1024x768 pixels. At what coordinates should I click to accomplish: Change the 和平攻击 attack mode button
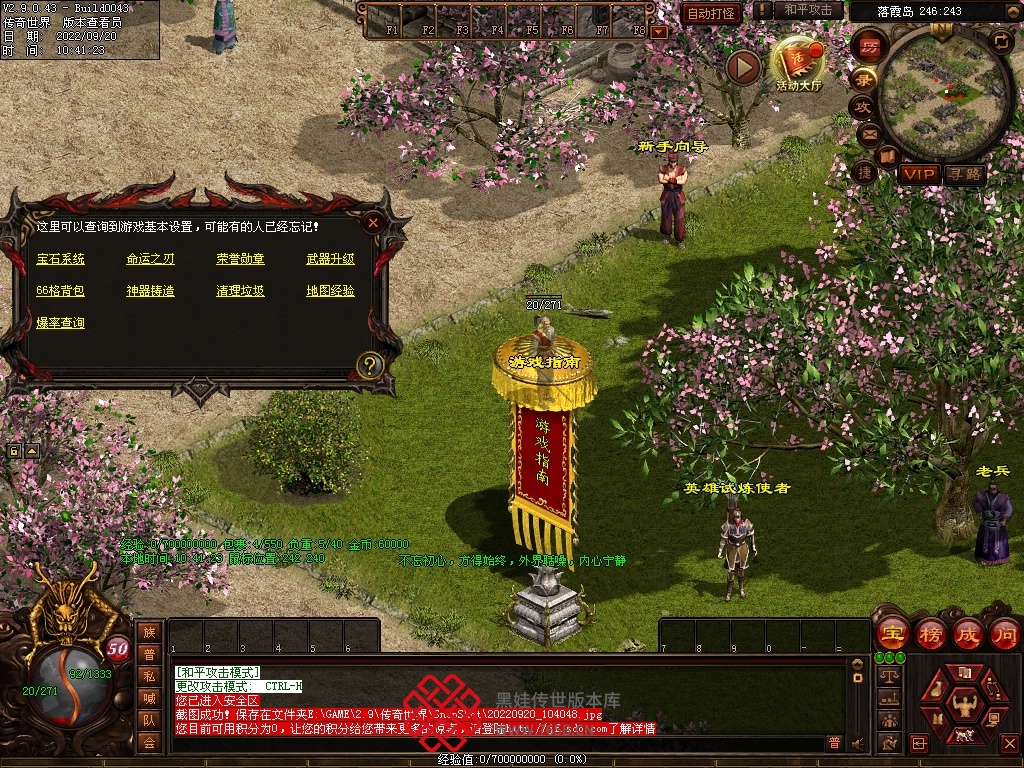[x=808, y=10]
